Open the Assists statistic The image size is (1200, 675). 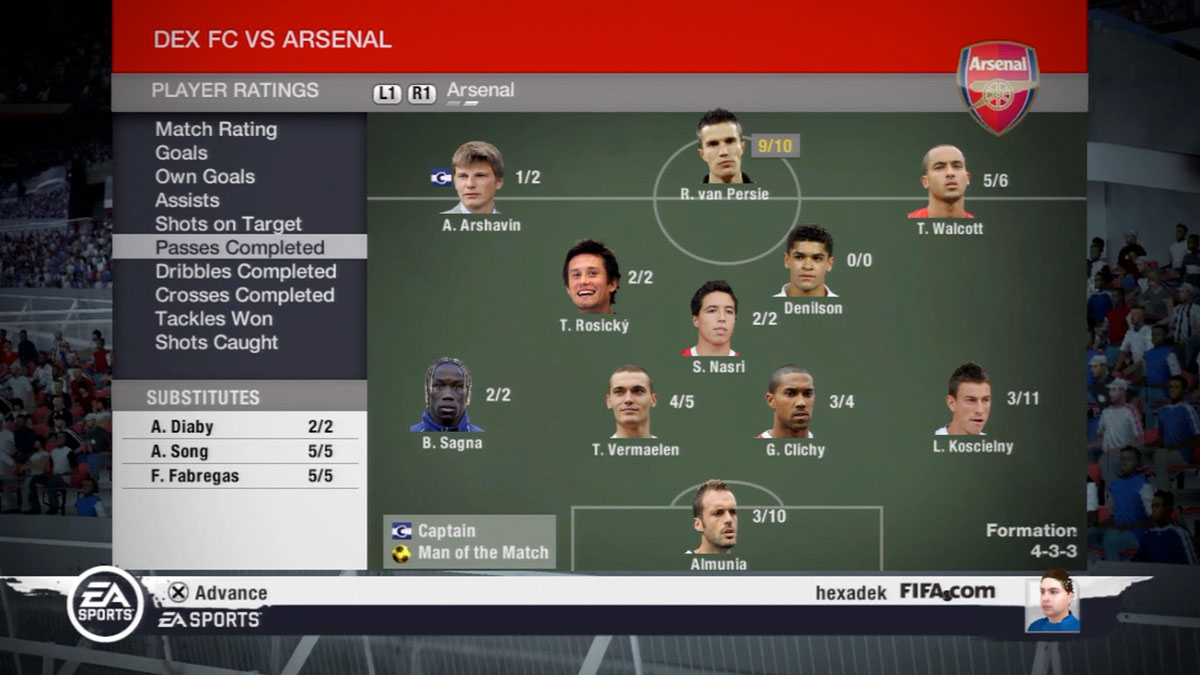pos(187,200)
